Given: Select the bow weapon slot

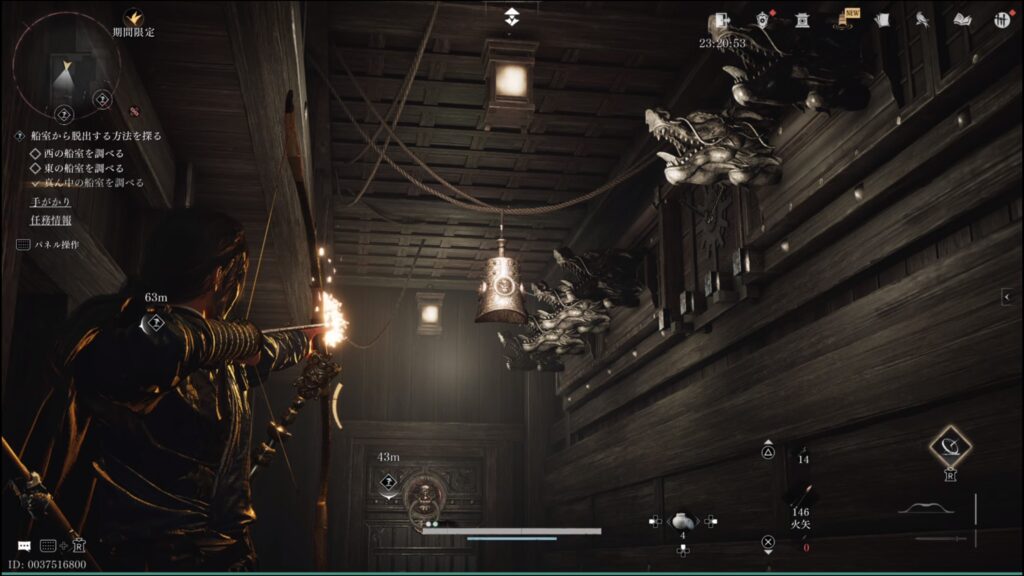Looking at the screenshot, I should click(x=925, y=509).
